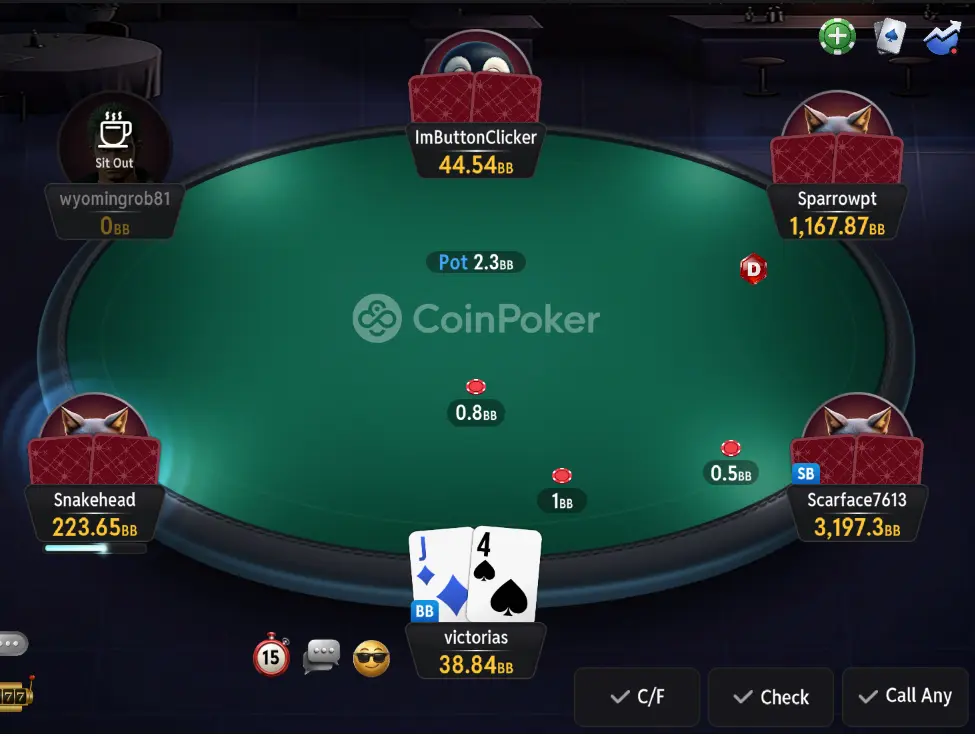Open the 777 slot machine icon

pyautogui.click(x=14, y=693)
